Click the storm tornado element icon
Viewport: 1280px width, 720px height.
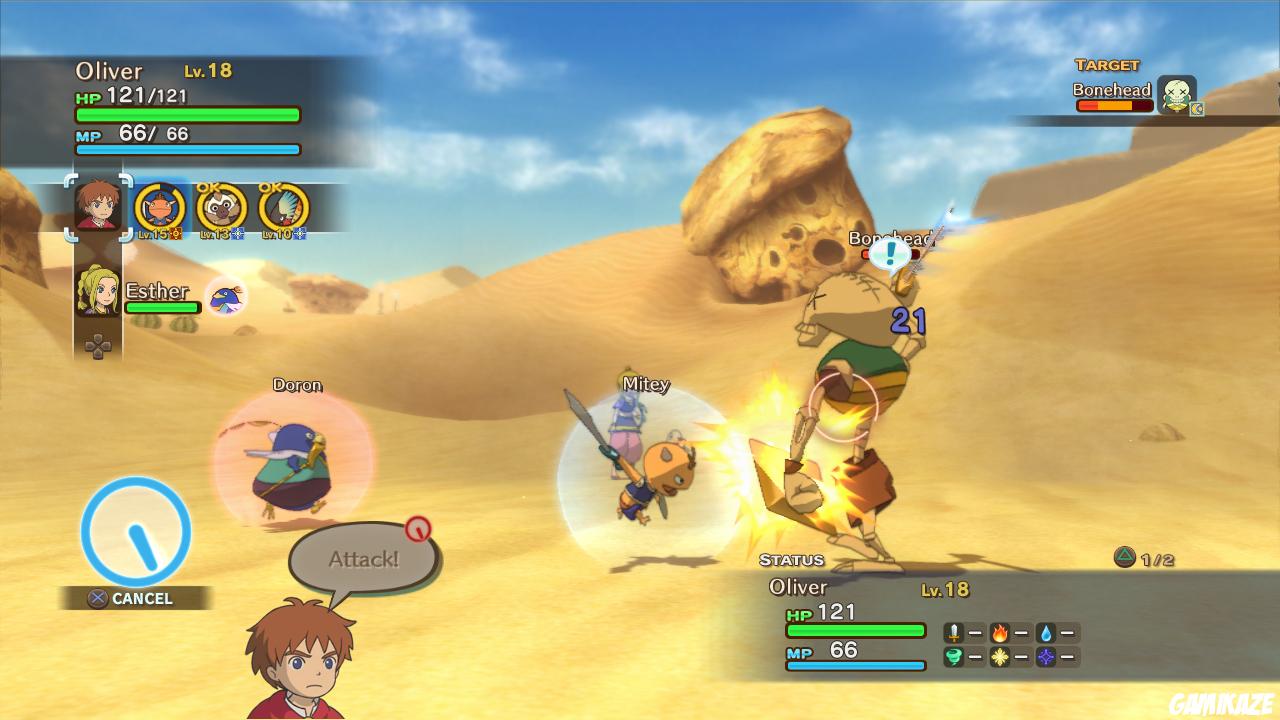pos(953,658)
